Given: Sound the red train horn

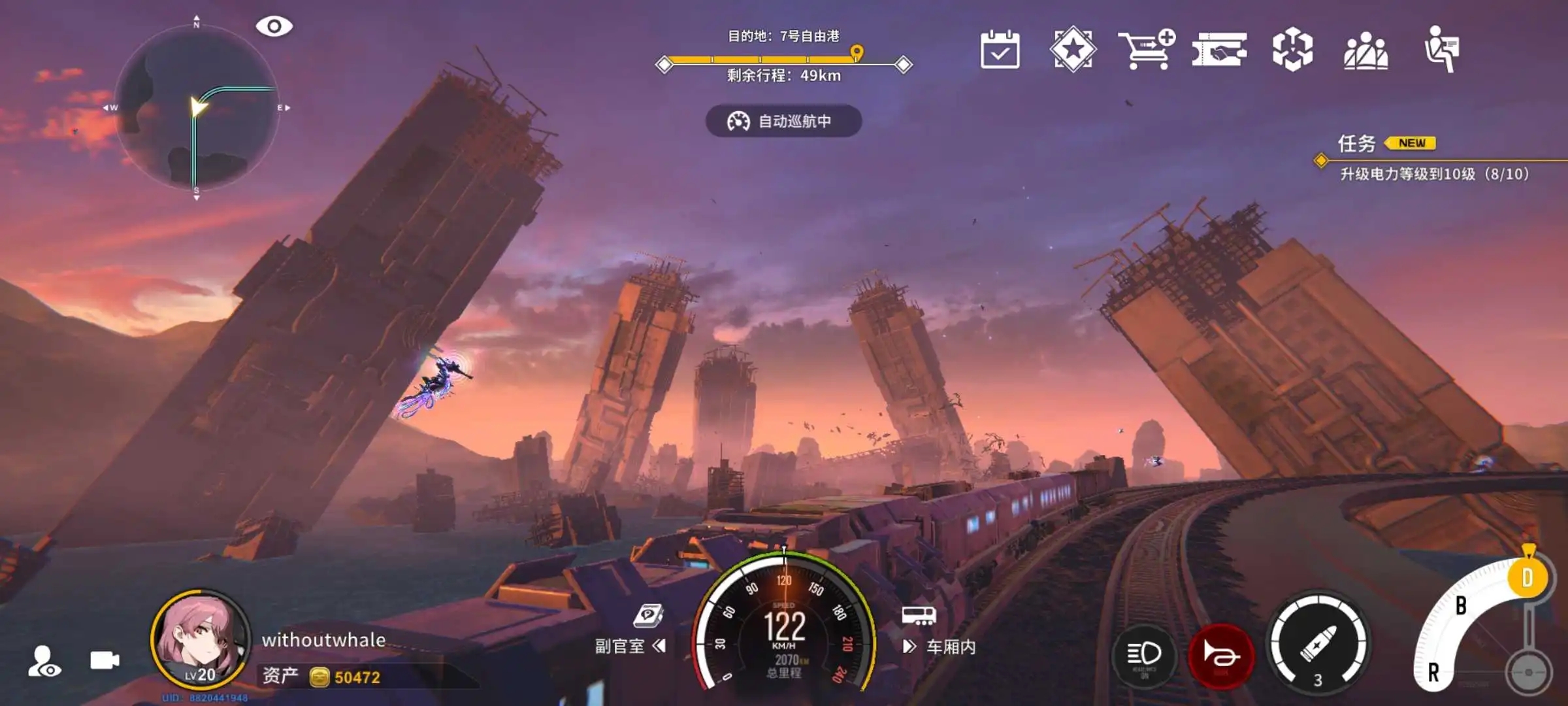Looking at the screenshot, I should 1220,654.
